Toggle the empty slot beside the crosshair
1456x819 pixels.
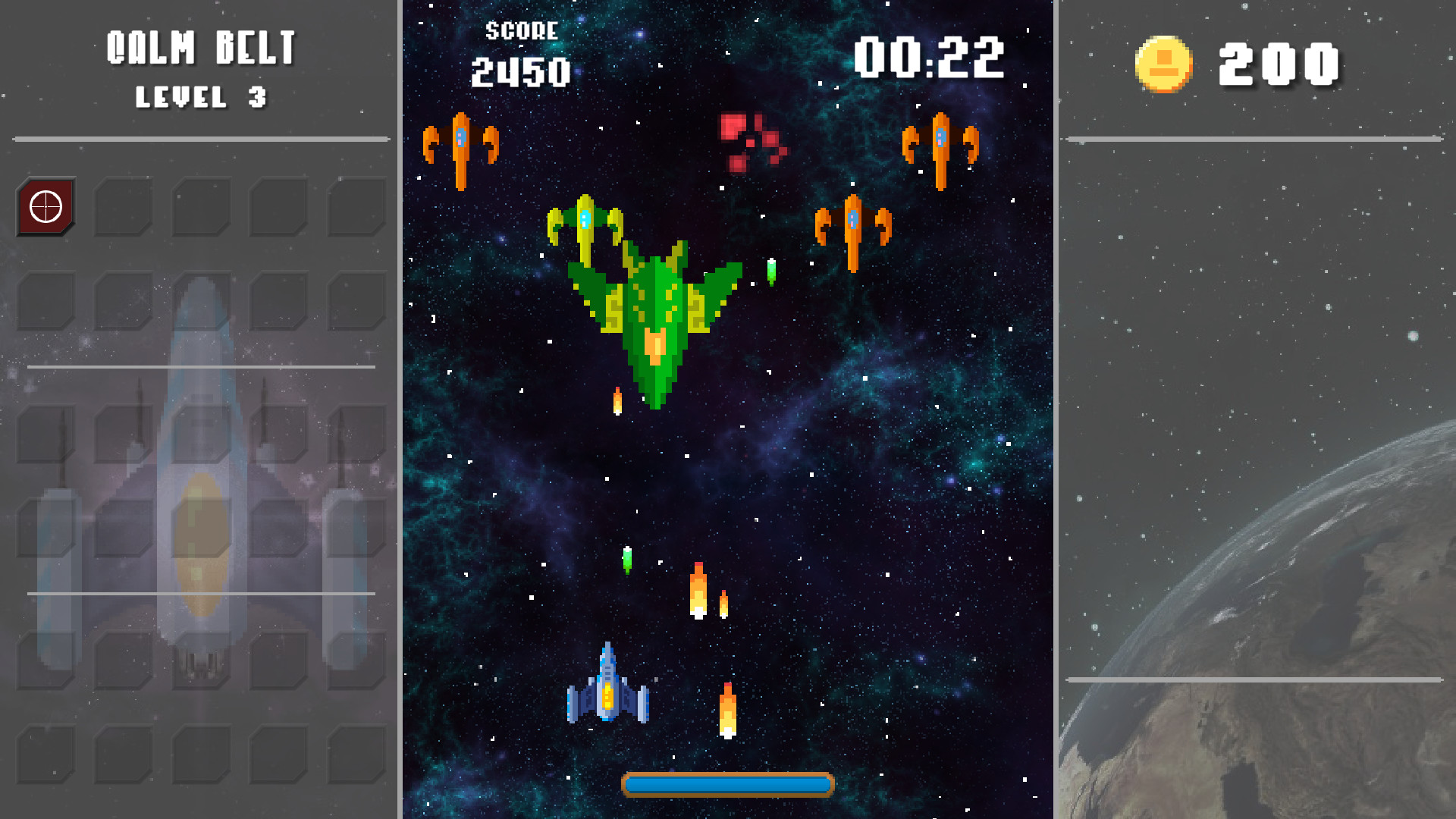coord(124,206)
